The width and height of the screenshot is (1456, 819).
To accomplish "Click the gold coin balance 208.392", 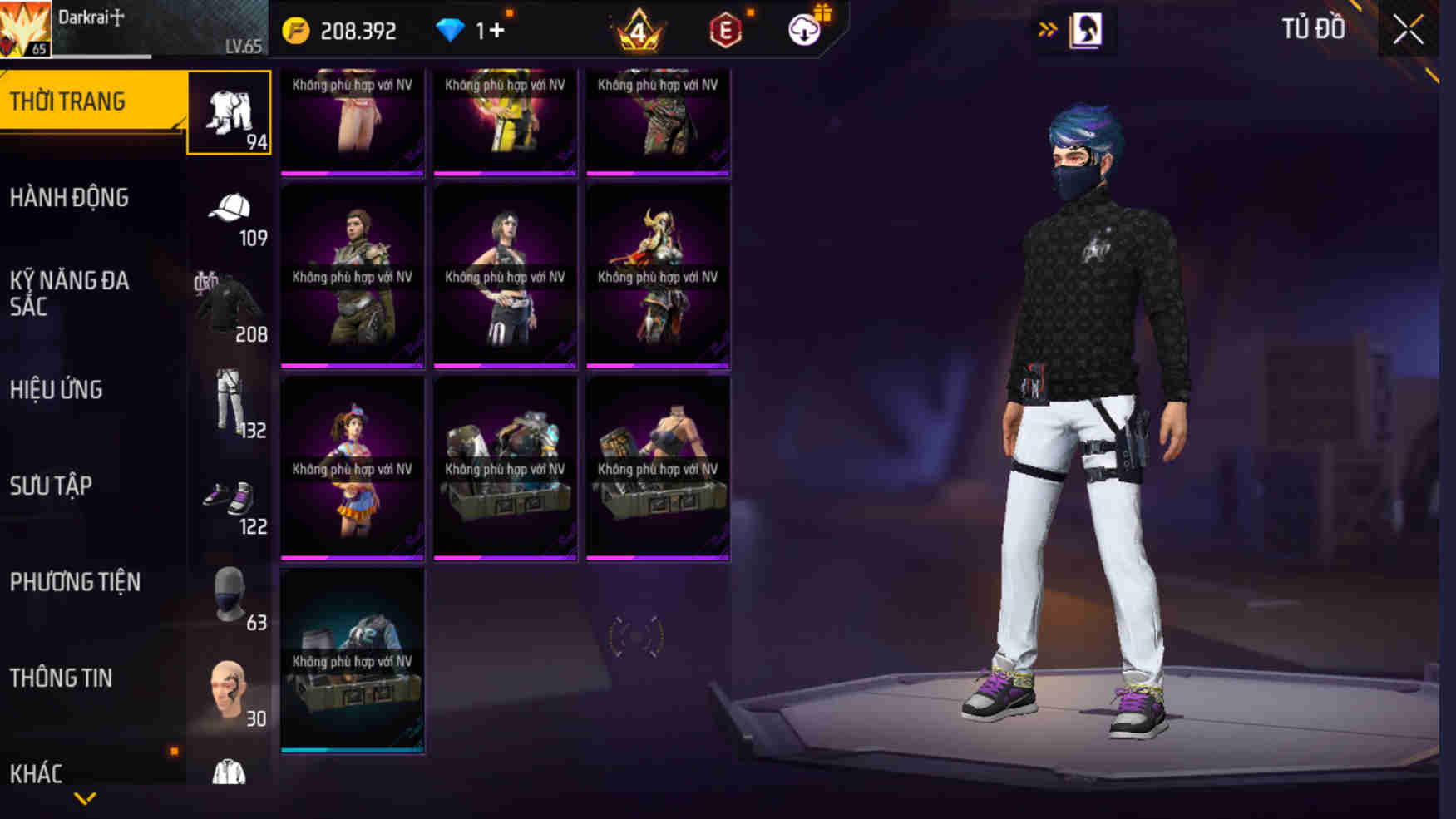I will (341, 31).
